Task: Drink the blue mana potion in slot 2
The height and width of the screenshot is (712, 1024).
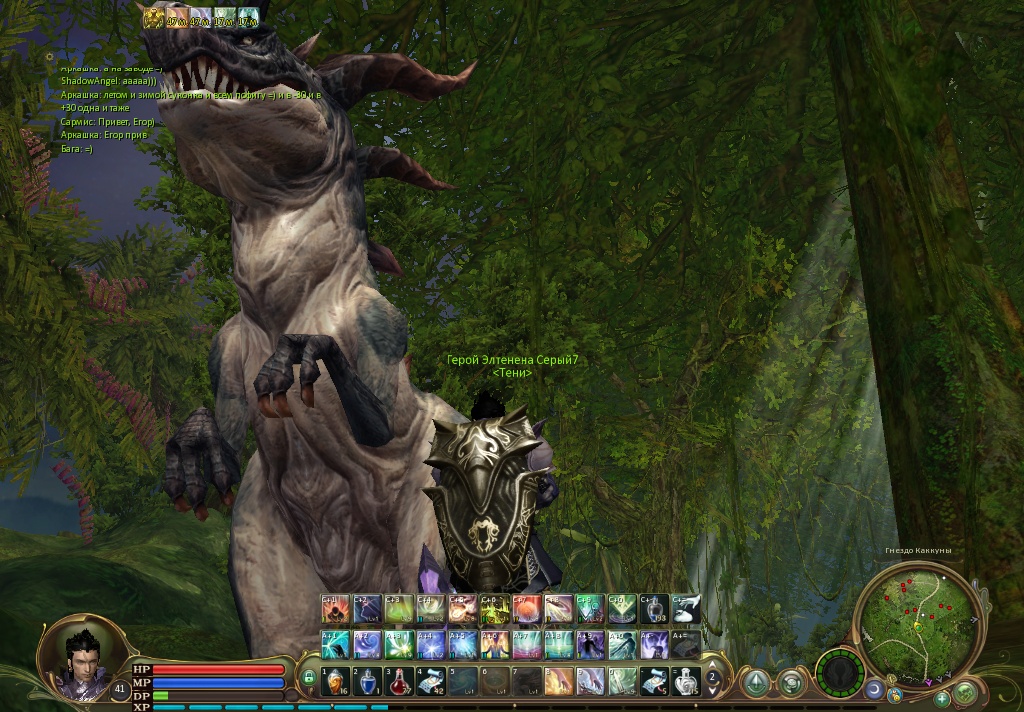Action: click(367, 682)
